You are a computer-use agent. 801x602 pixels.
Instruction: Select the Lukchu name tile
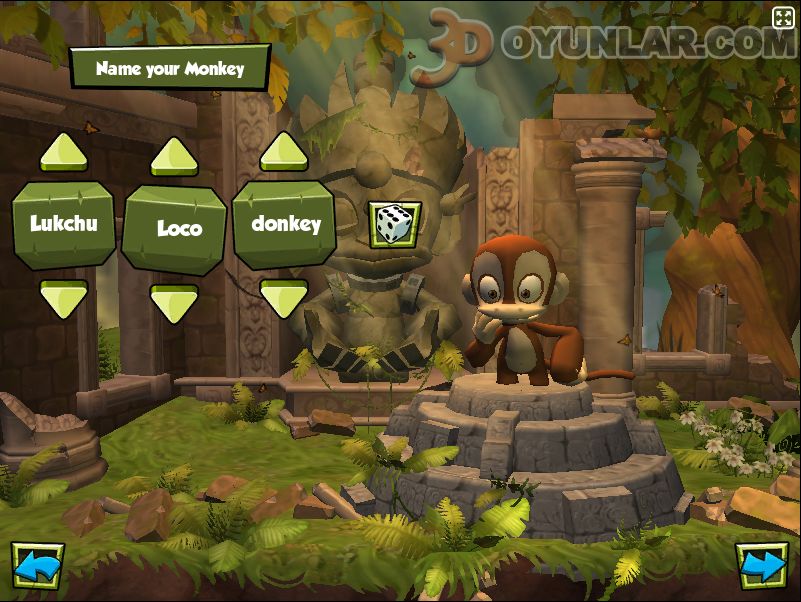point(64,224)
